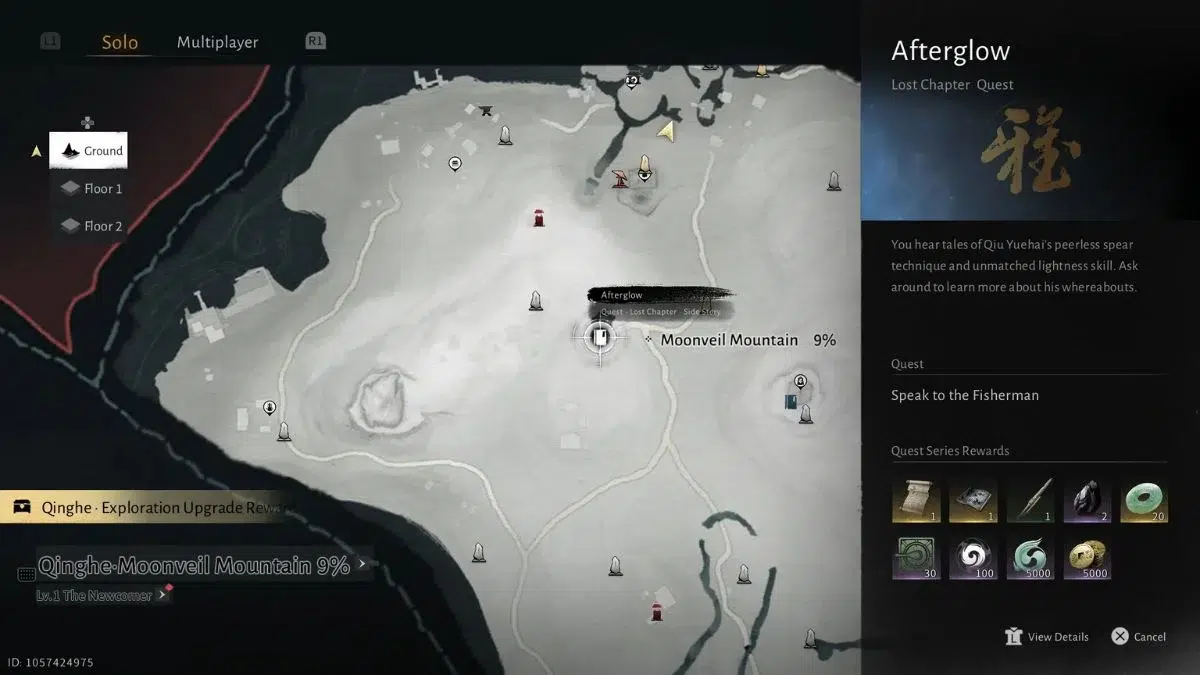Select the white swirl reward icon
Viewport: 1200px width, 675px height.
[x=974, y=558]
